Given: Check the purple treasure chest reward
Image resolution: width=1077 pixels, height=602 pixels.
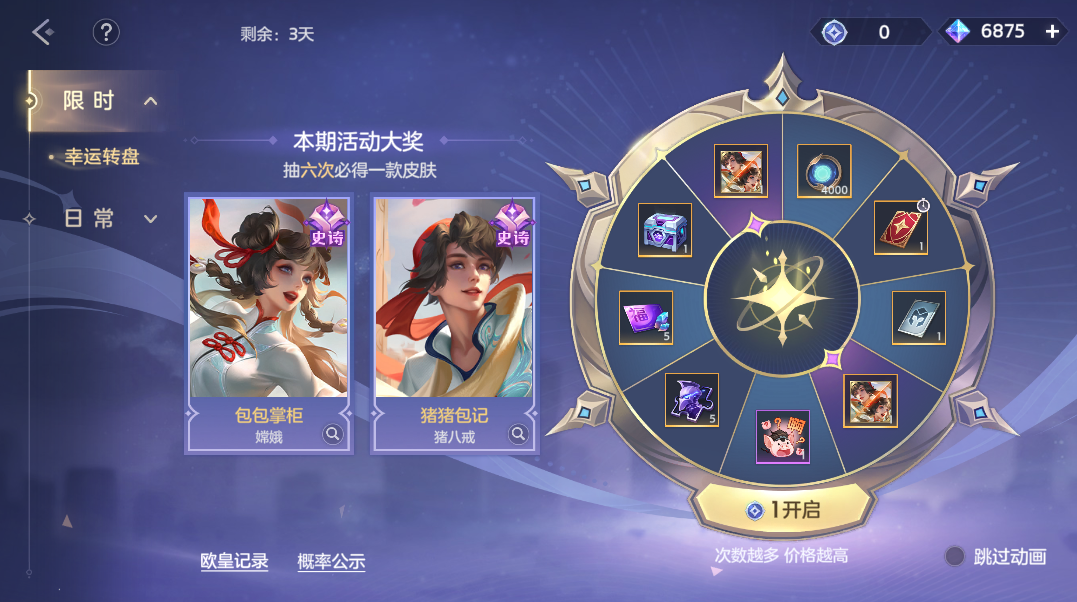Looking at the screenshot, I should point(664,229).
